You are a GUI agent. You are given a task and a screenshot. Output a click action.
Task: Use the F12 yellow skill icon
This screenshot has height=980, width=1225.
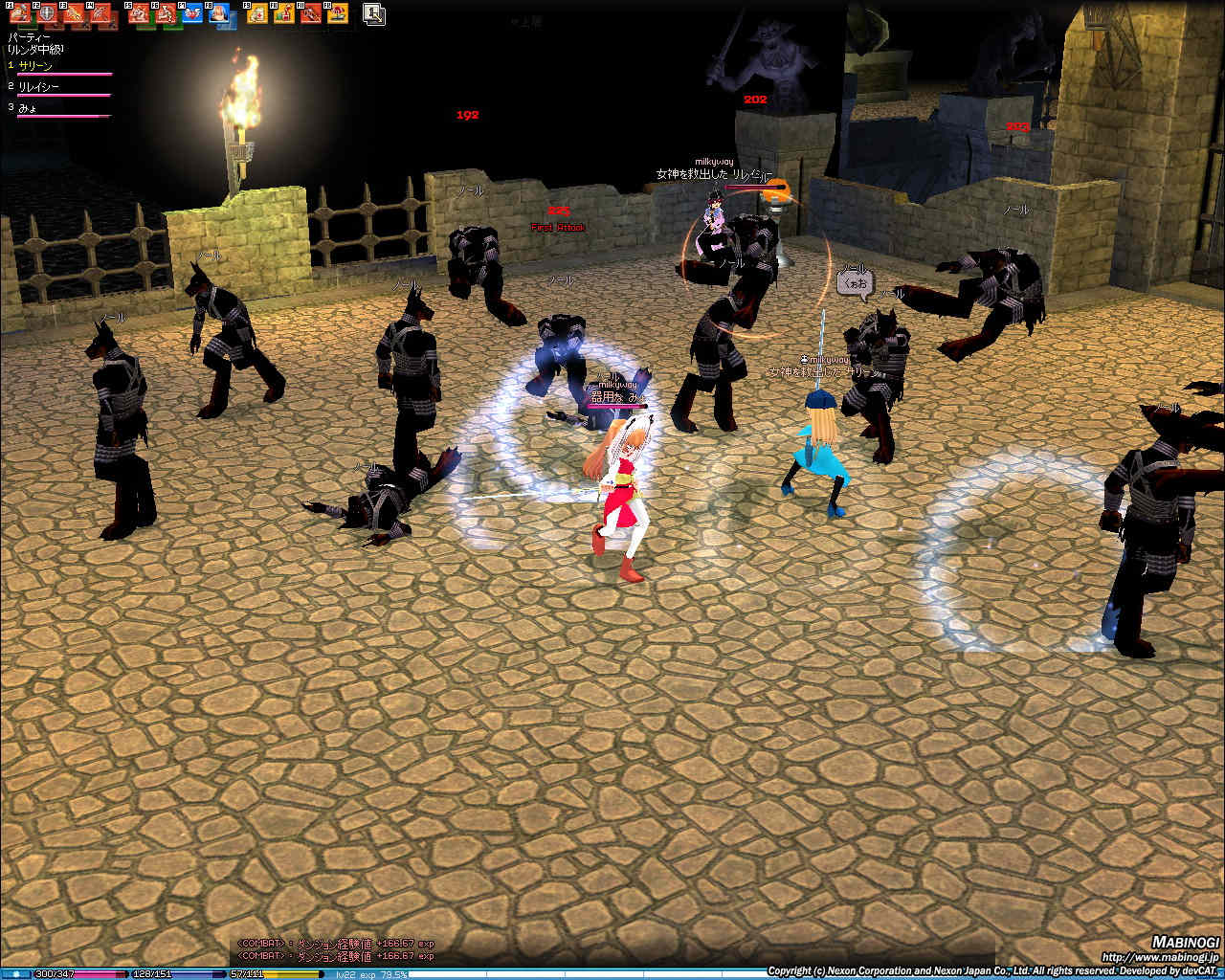337,13
